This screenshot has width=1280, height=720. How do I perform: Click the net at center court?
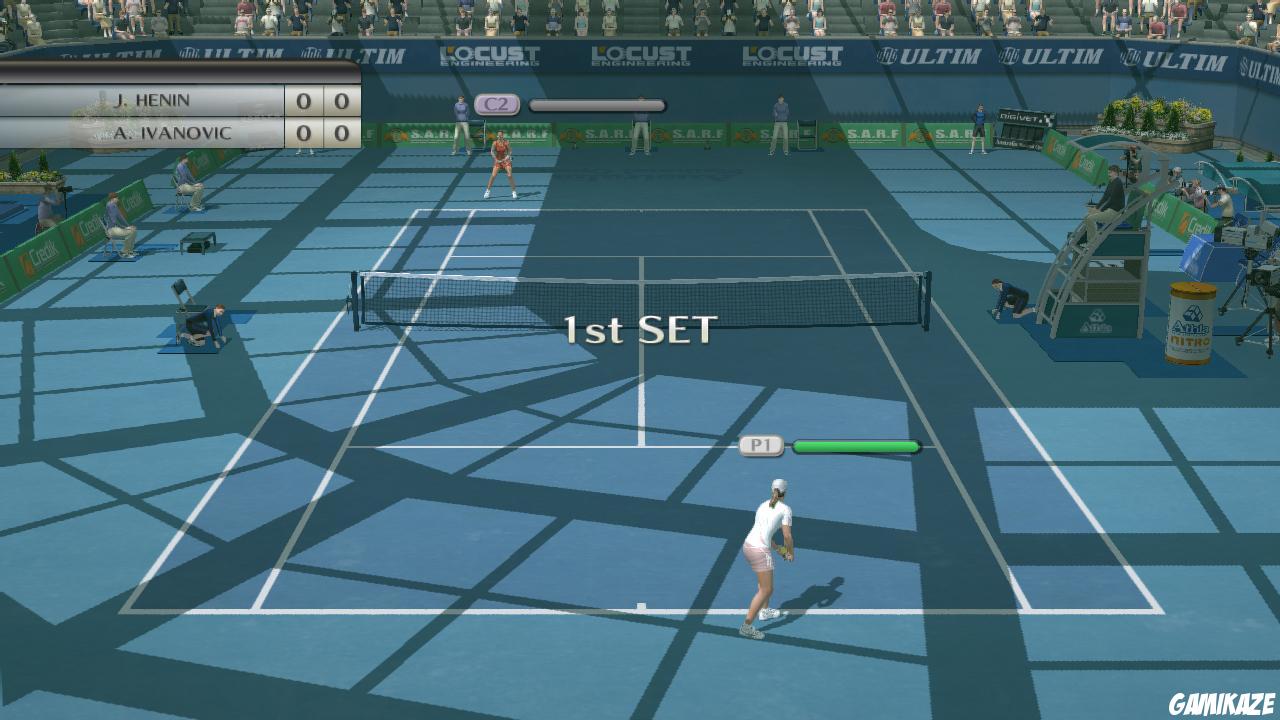pos(640,290)
